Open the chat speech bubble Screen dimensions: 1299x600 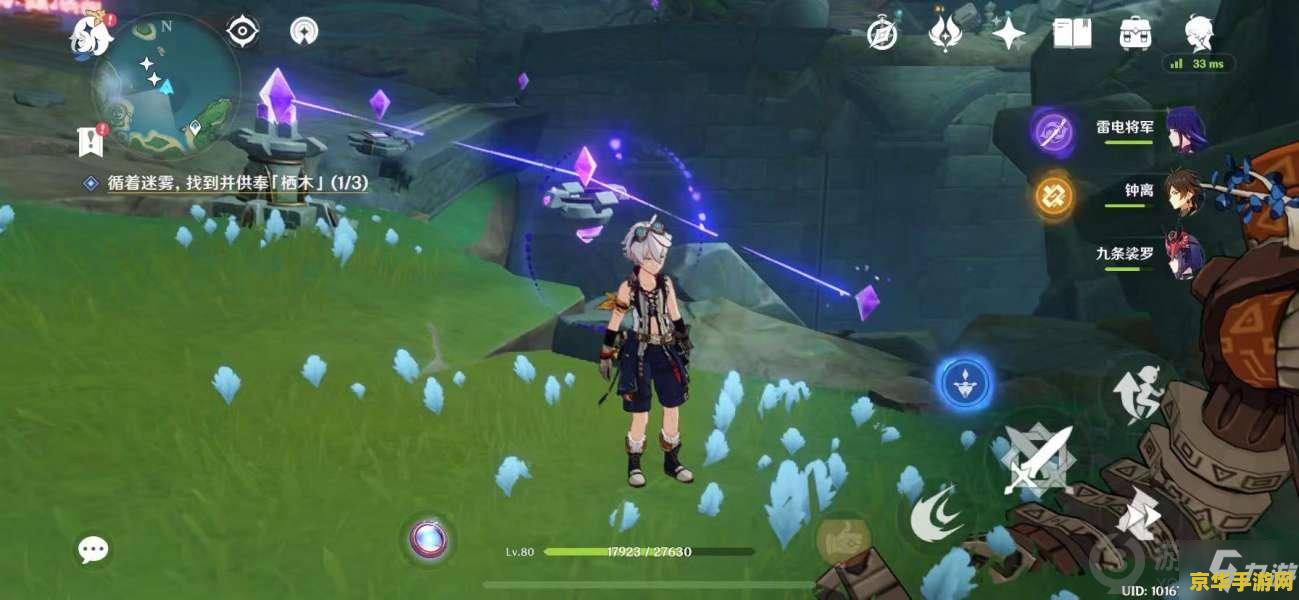[x=93, y=548]
